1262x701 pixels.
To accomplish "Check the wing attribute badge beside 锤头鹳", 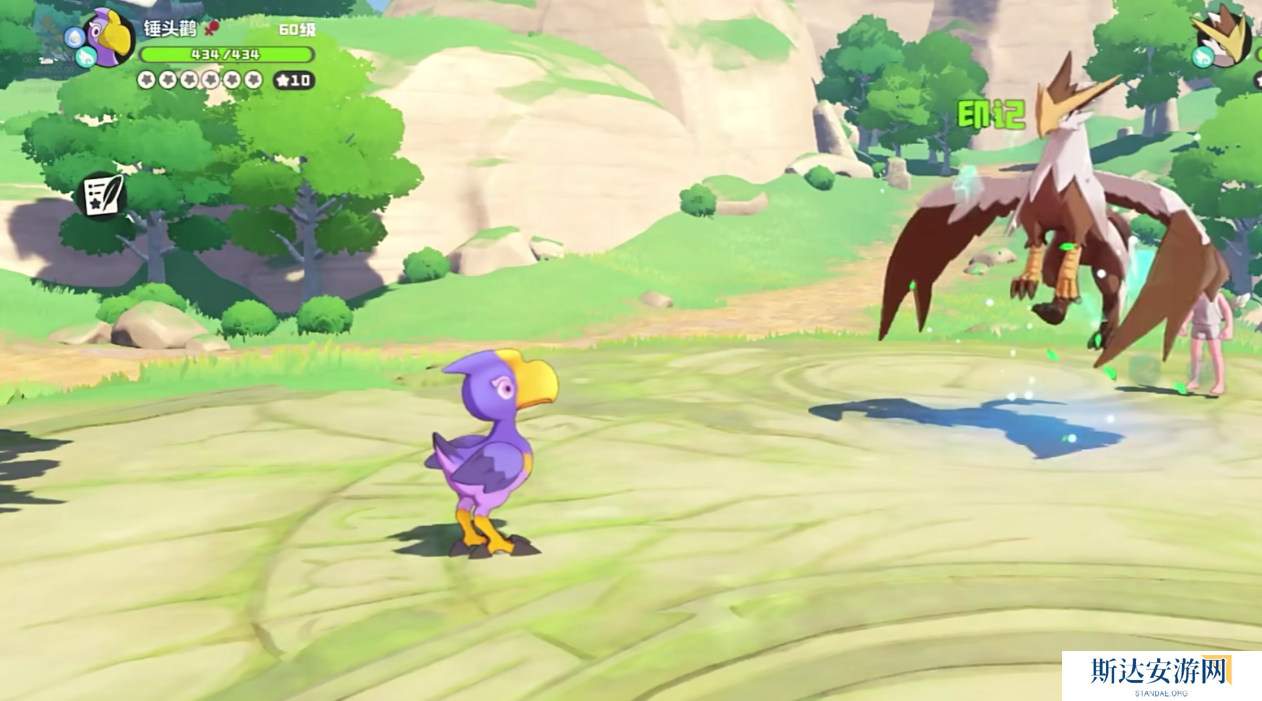I will [x=85, y=58].
